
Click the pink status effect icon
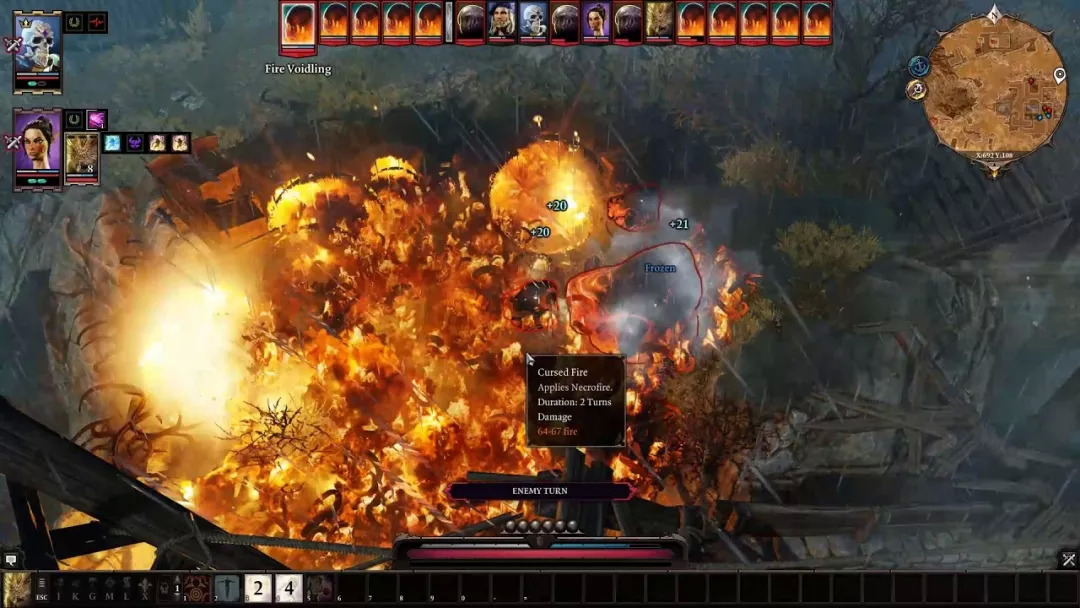pos(97,120)
